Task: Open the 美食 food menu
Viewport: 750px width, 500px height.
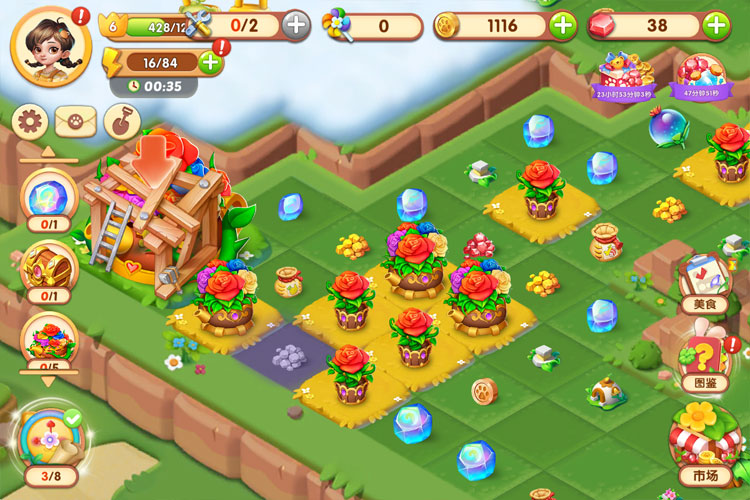Action: click(x=704, y=280)
